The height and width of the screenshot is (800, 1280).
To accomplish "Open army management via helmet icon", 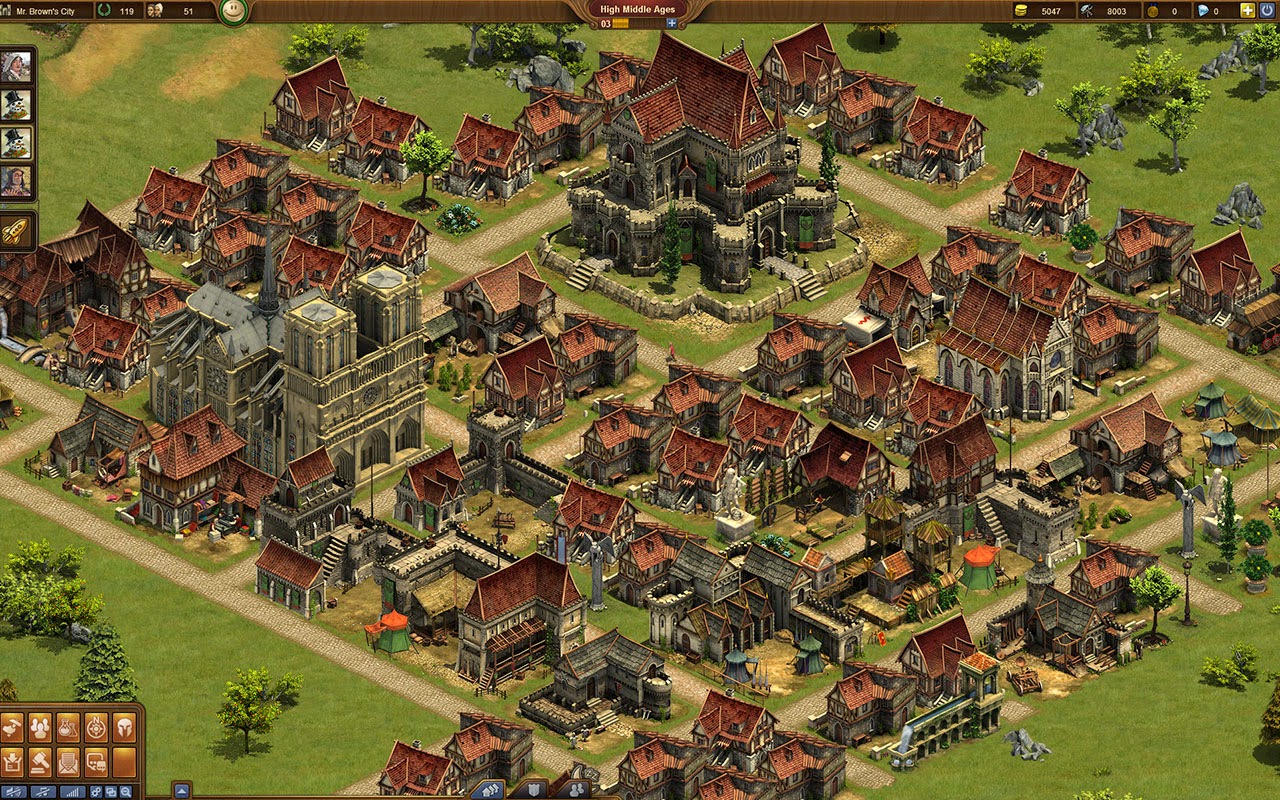I will (x=123, y=728).
